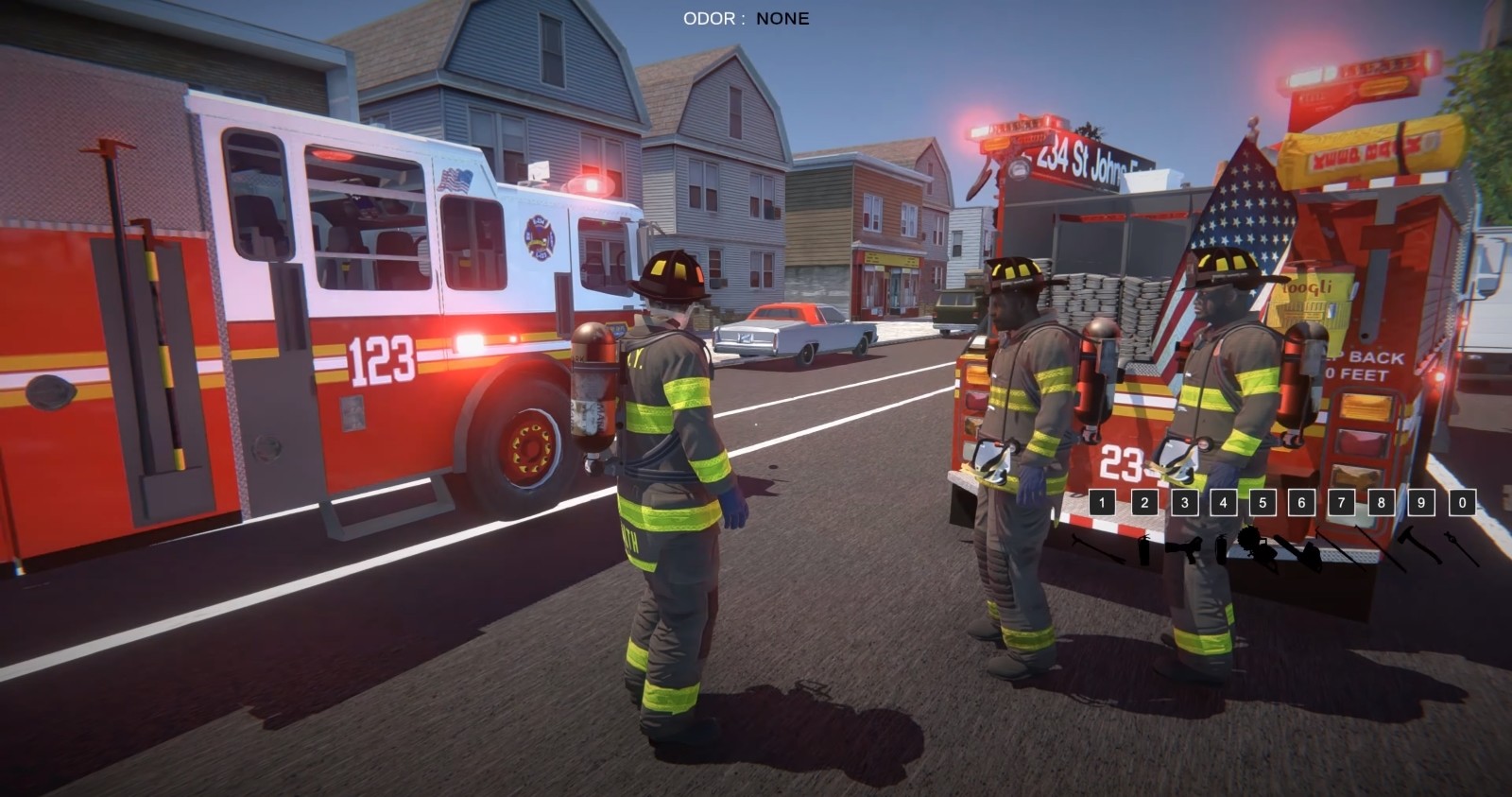Click hotbar slot 1
Screen dimensions: 1512x797
click(x=1101, y=502)
